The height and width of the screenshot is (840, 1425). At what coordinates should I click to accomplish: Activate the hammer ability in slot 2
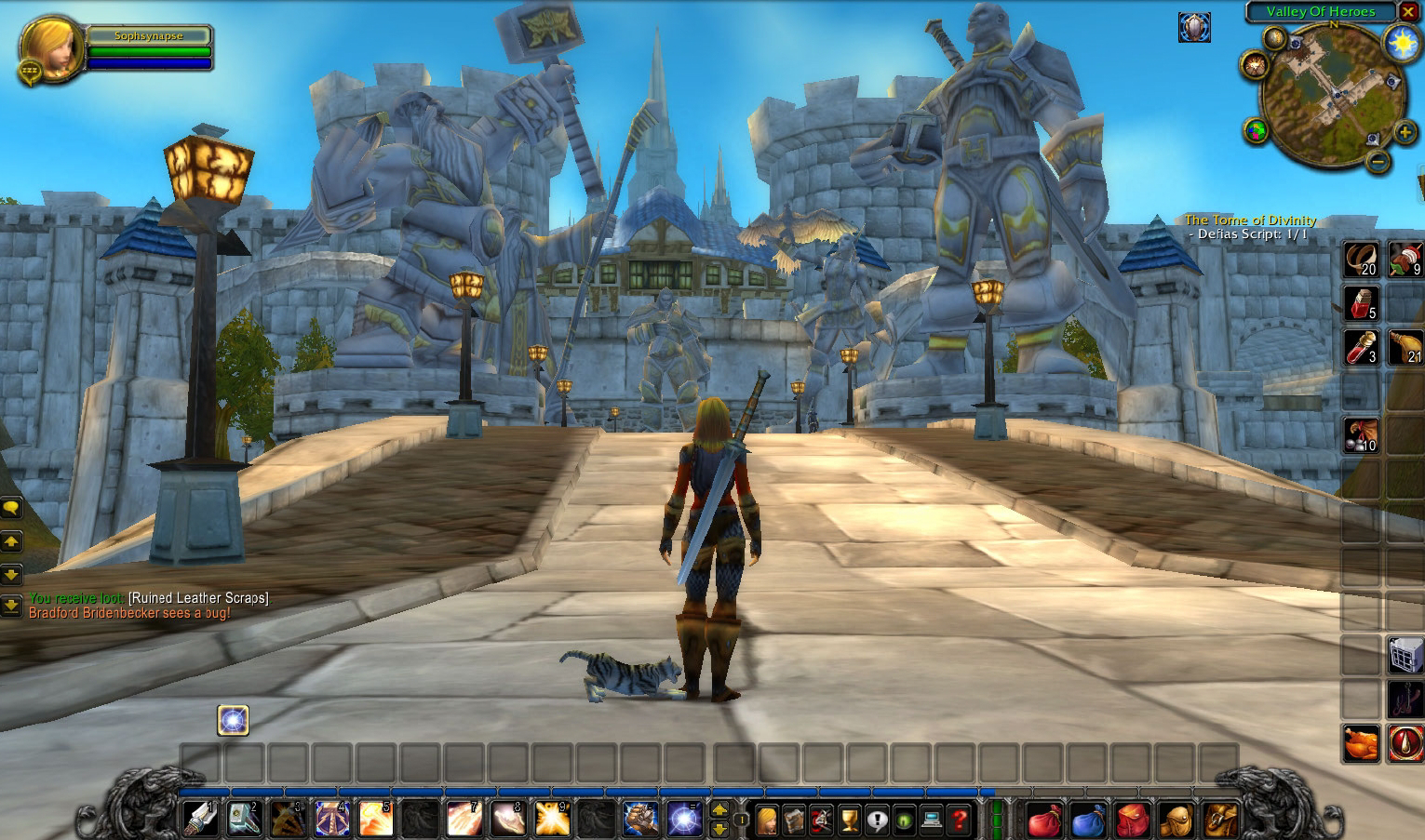coord(245,820)
